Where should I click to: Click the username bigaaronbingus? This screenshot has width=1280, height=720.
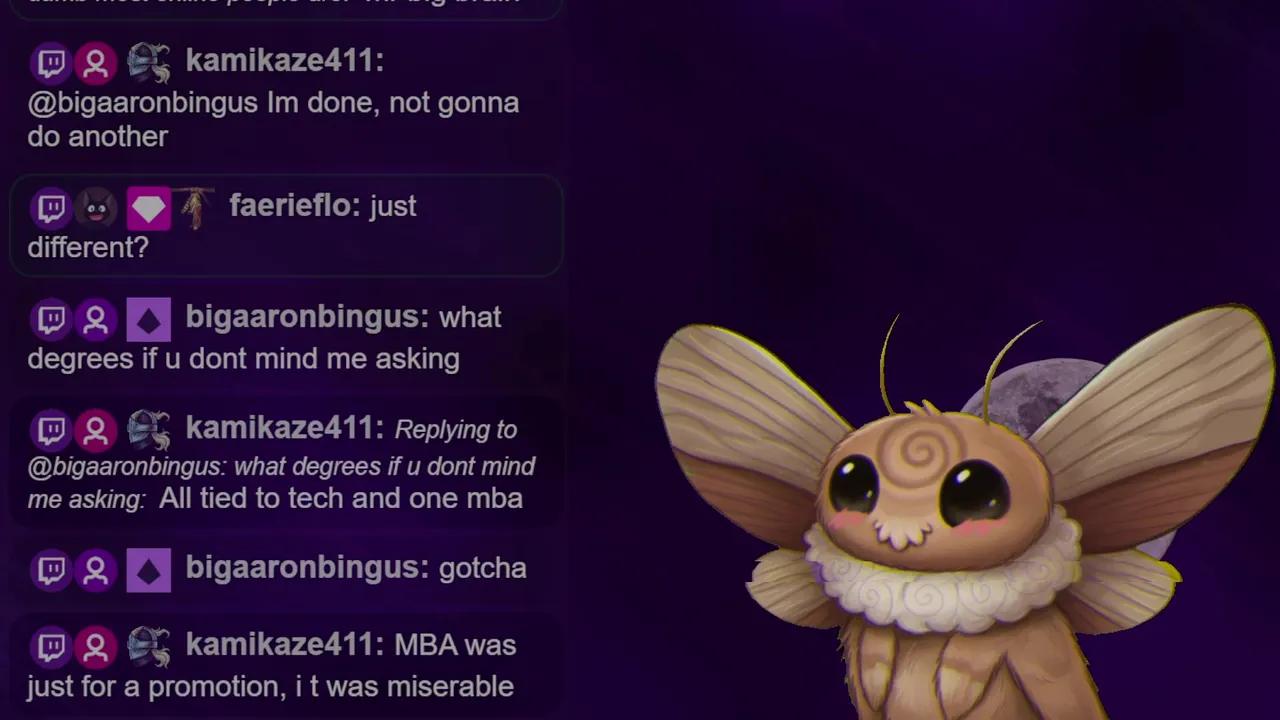302,318
